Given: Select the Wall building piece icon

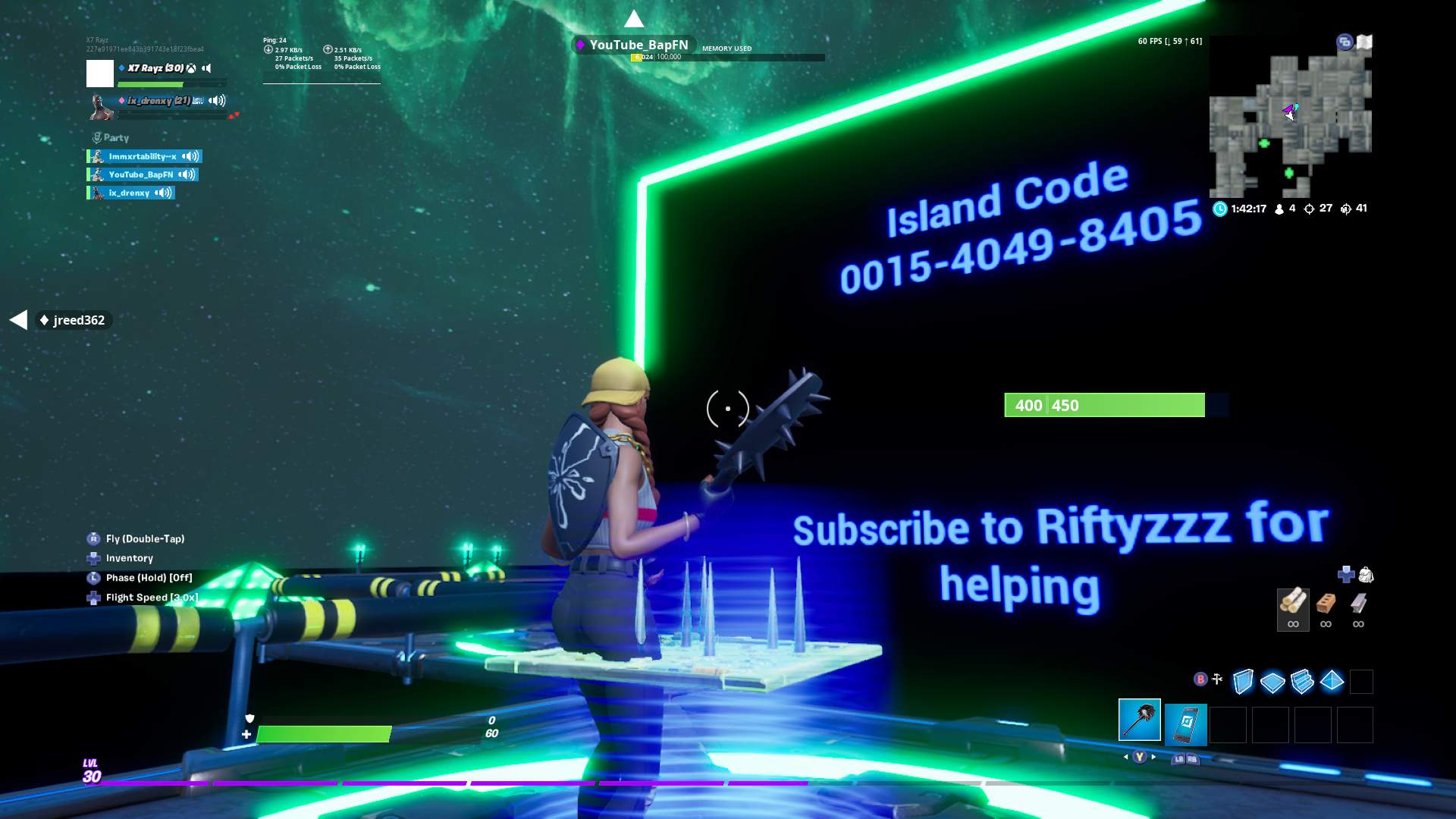Looking at the screenshot, I should (x=1242, y=679).
